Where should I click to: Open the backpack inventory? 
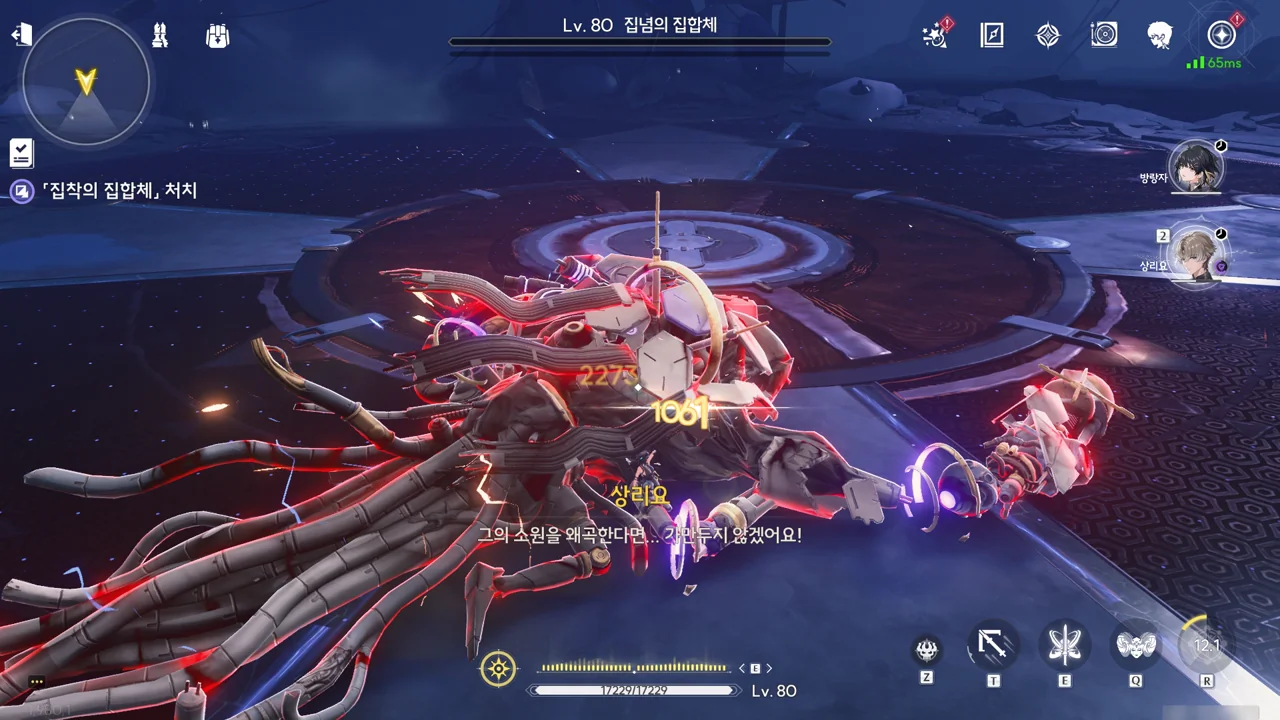[x=217, y=36]
